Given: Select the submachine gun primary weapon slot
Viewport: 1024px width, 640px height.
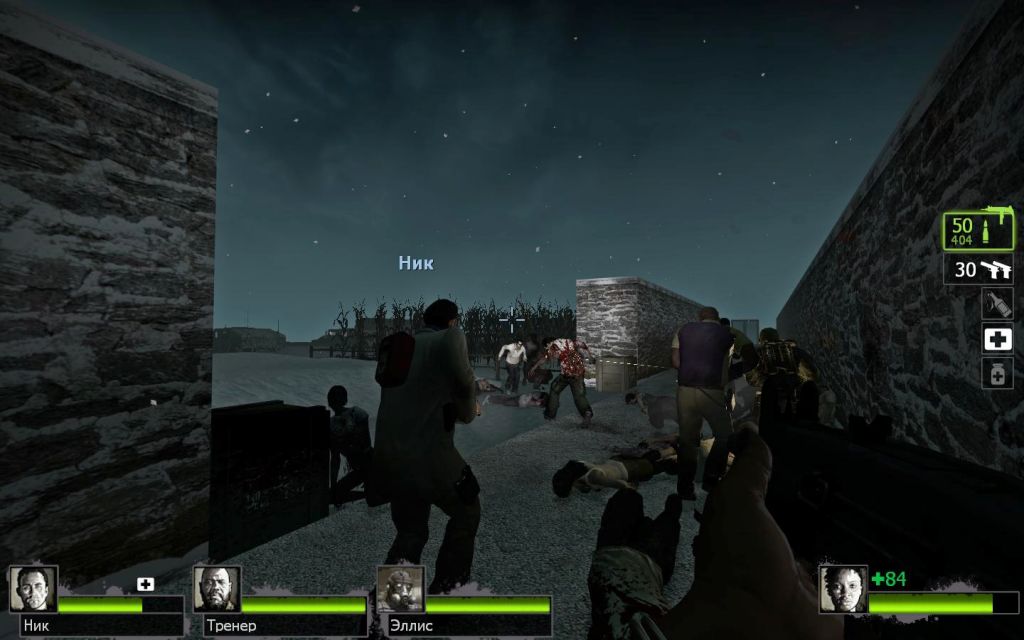Looking at the screenshot, I should tap(978, 232).
